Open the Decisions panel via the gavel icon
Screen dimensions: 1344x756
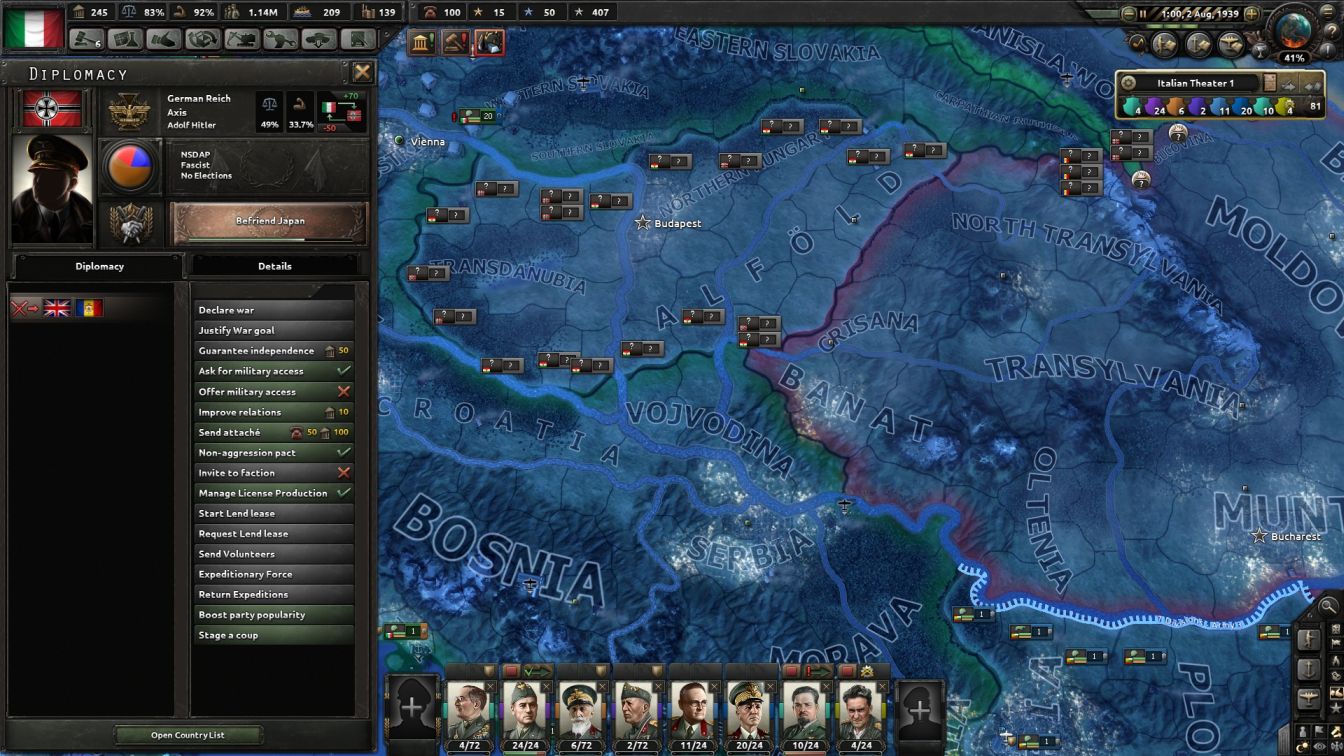tap(84, 43)
